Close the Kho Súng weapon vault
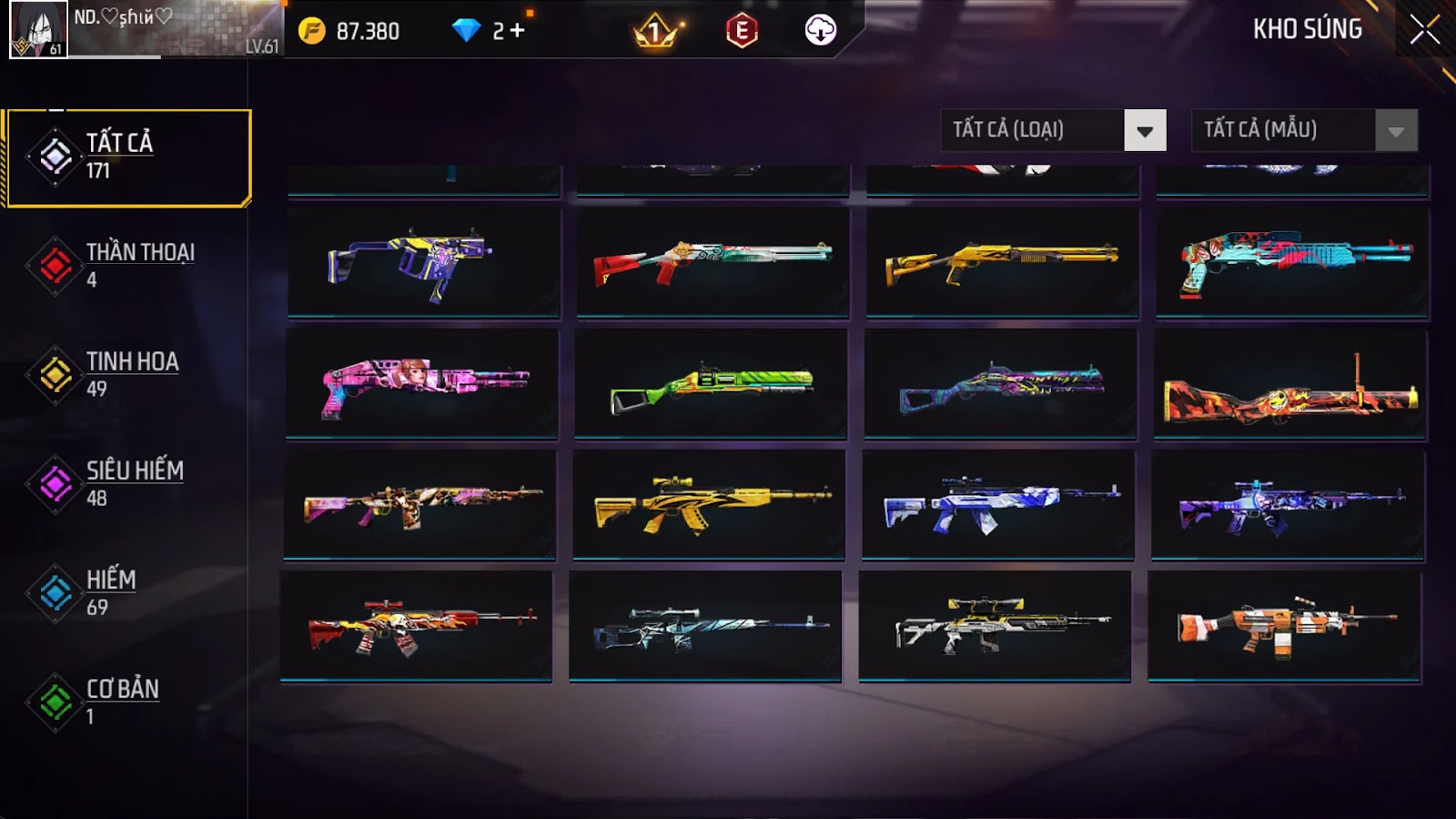This screenshot has height=819, width=1456. tap(1424, 30)
